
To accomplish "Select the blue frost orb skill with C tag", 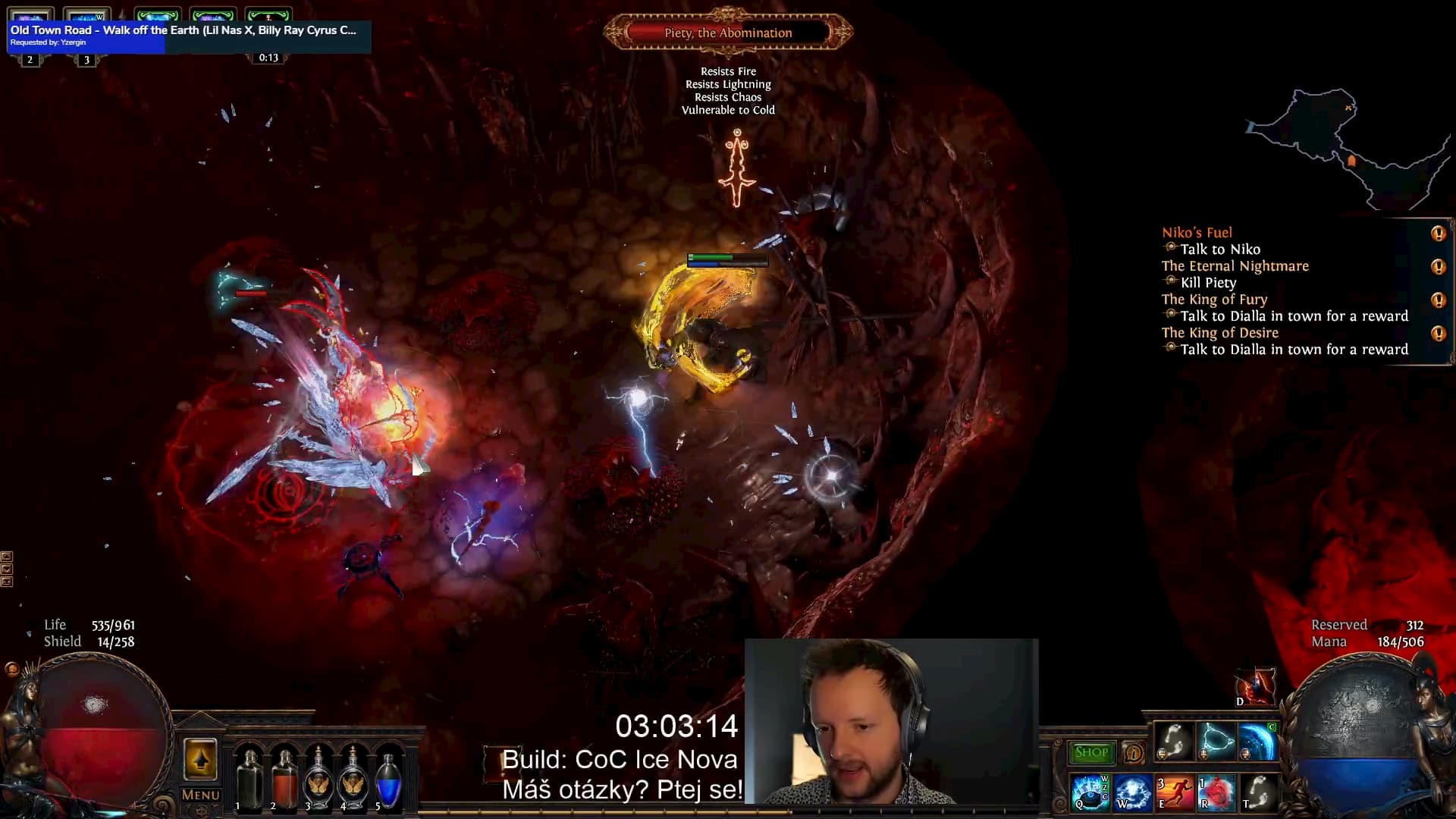I will [1257, 741].
